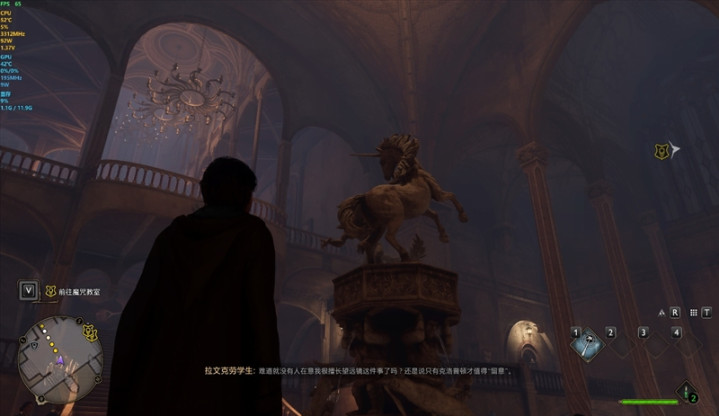Select the spell in slot 1
The height and width of the screenshot is (416, 719).
587,343
